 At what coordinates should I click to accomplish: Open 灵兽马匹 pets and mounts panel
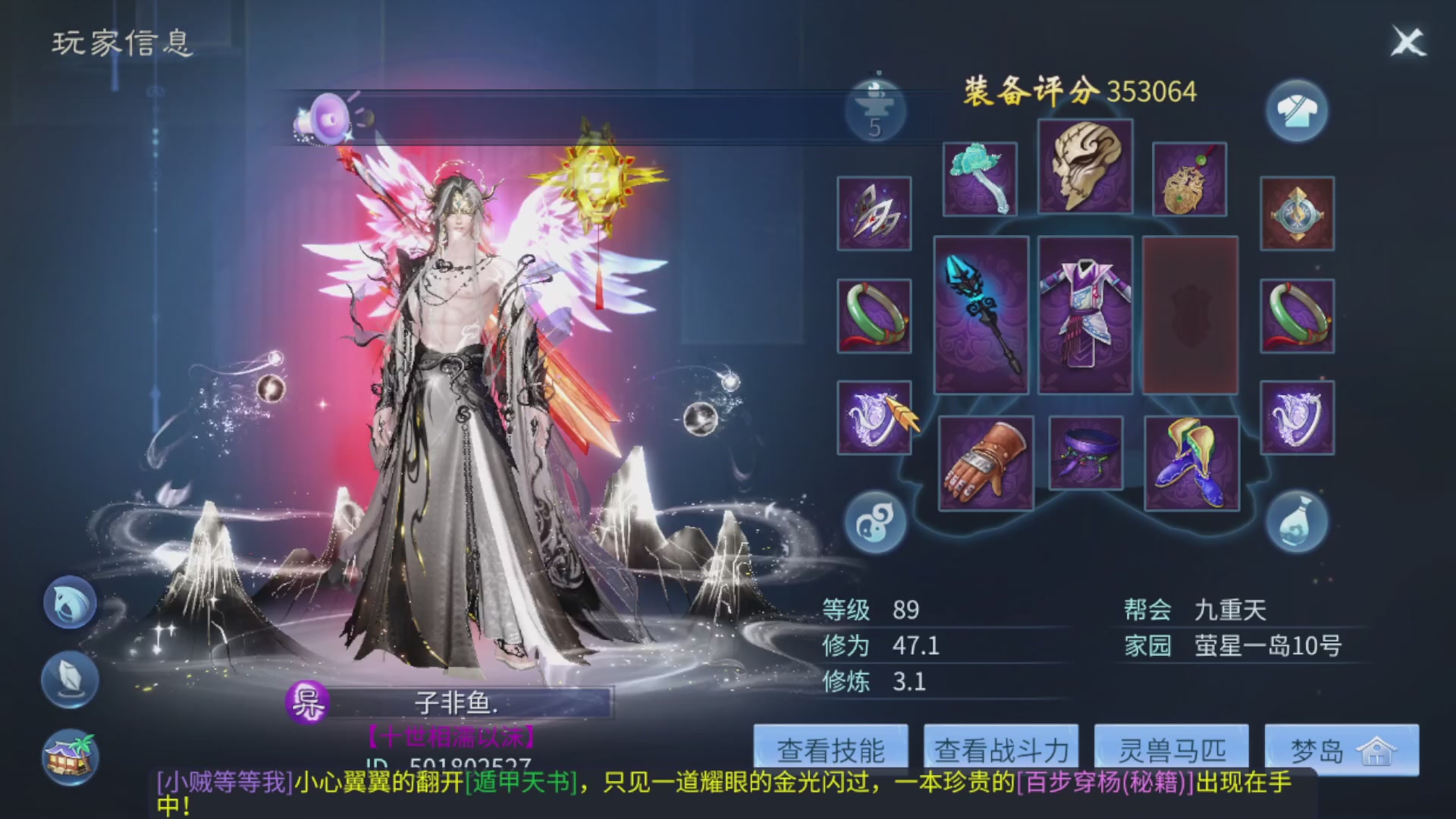1170,749
